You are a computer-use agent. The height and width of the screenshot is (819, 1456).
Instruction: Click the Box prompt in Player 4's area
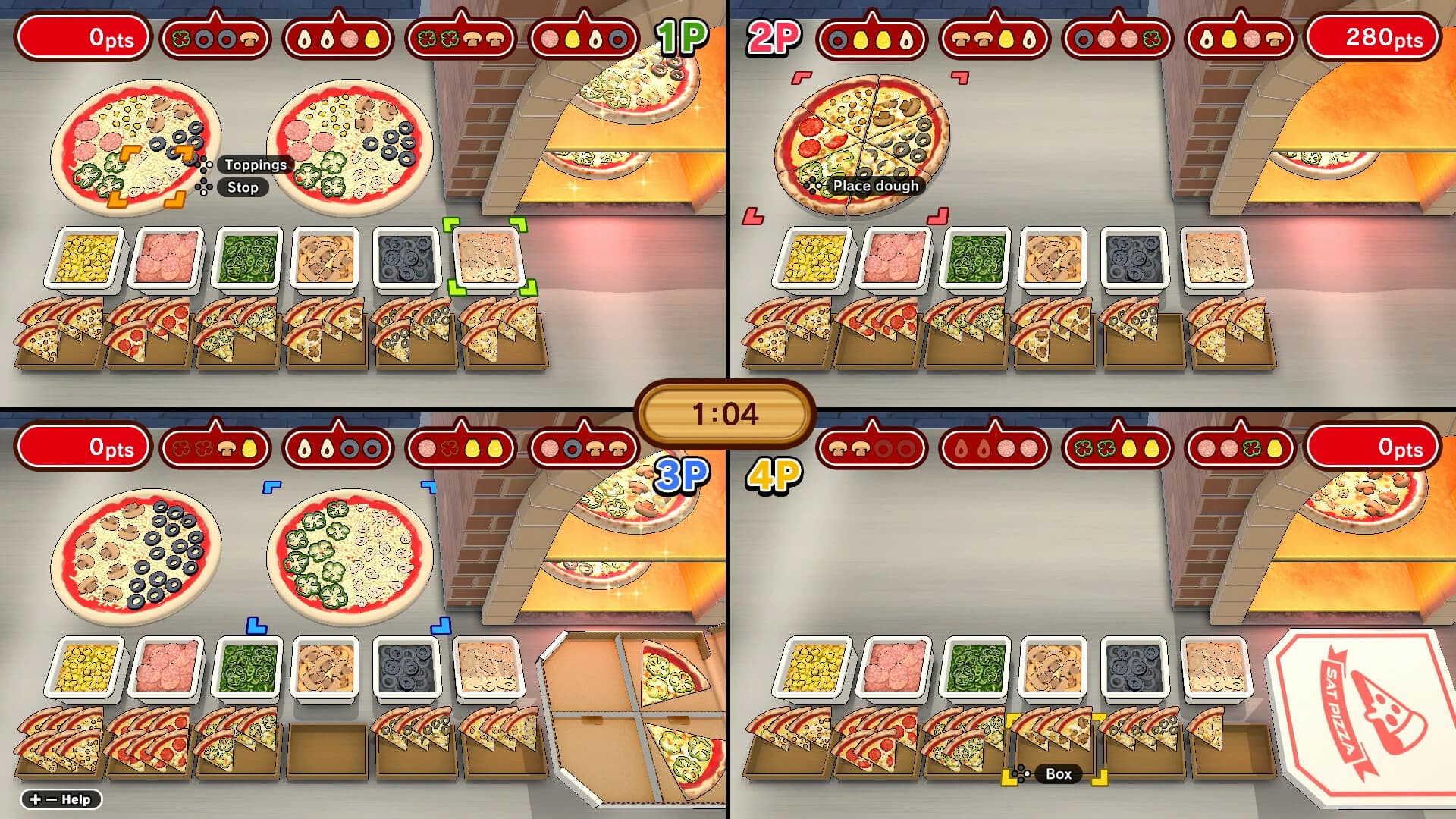coord(1059,774)
